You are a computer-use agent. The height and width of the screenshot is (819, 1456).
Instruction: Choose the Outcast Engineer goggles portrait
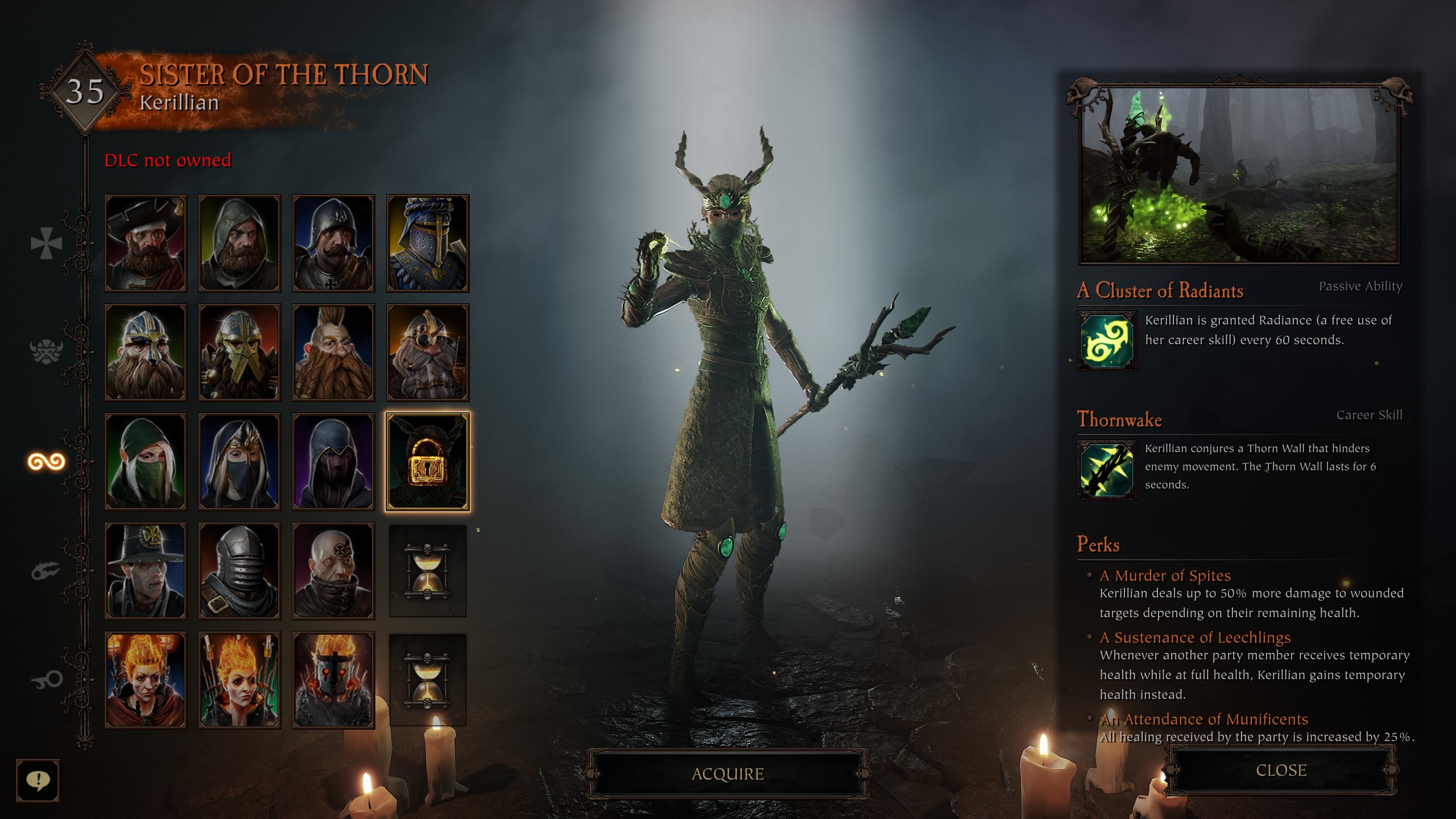coord(428,353)
